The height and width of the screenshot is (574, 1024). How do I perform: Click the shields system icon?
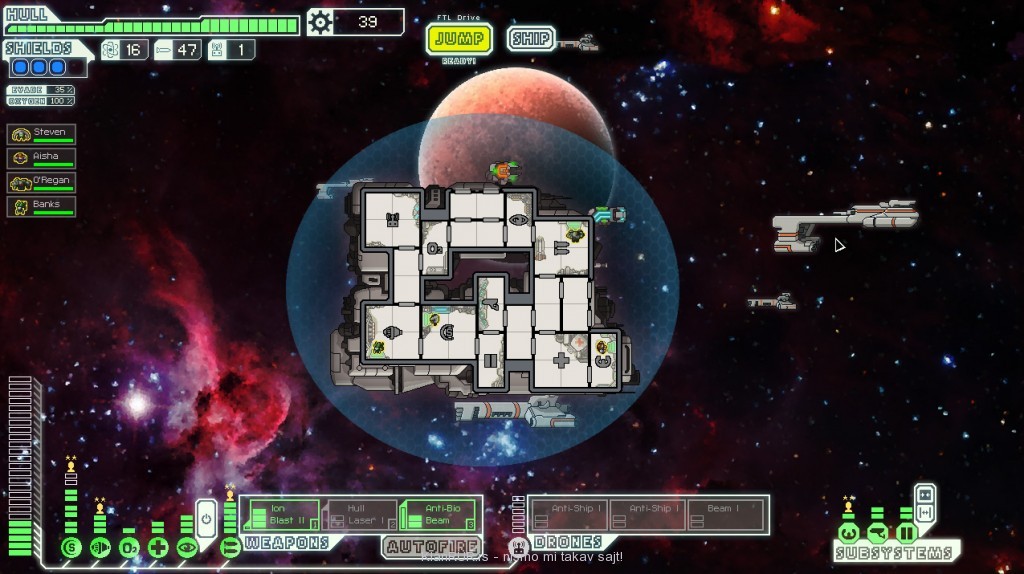[x=70, y=547]
